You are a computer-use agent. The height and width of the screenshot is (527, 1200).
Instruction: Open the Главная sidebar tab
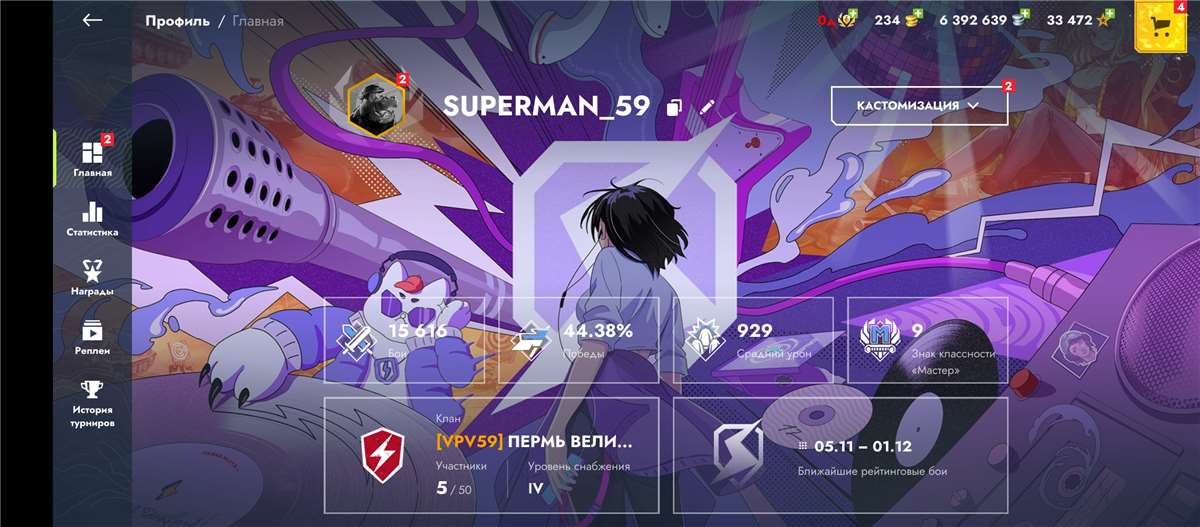click(92, 158)
